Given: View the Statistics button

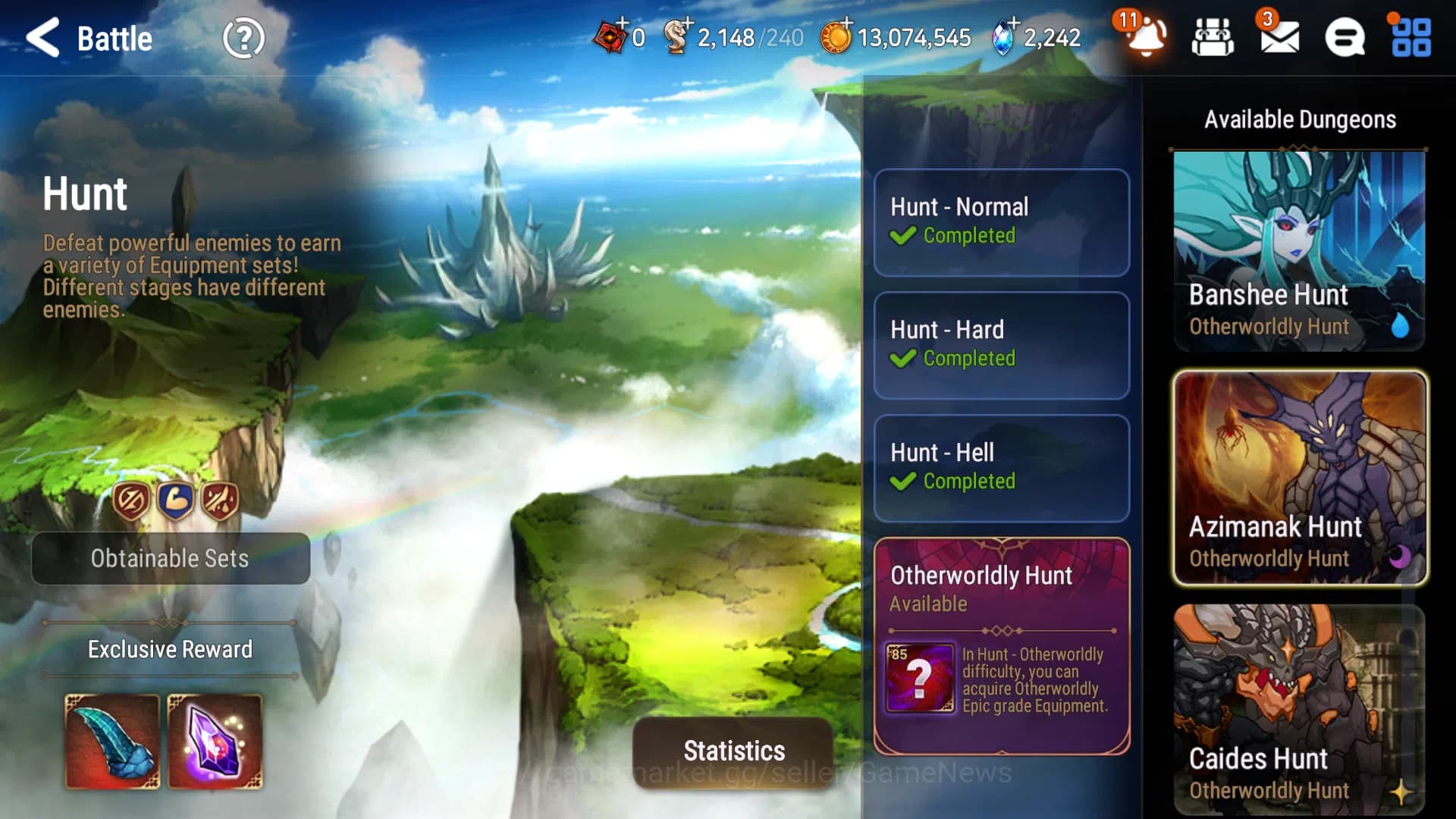Looking at the screenshot, I should (733, 752).
